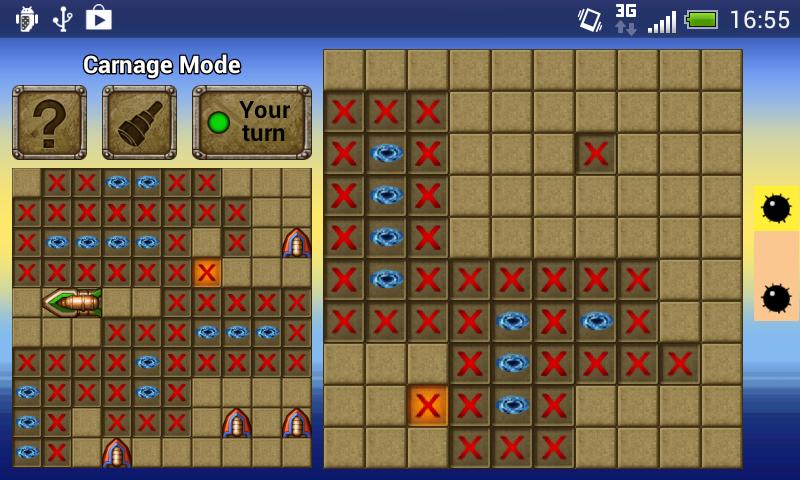Click the Your turn indicator button
The image size is (800, 480).
(x=251, y=122)
